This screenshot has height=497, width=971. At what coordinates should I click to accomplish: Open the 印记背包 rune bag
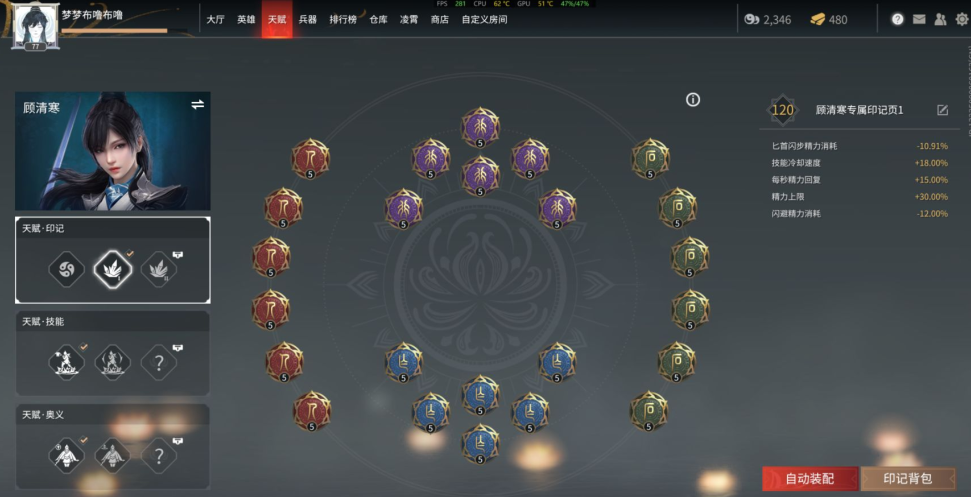[x=908, y=479]
